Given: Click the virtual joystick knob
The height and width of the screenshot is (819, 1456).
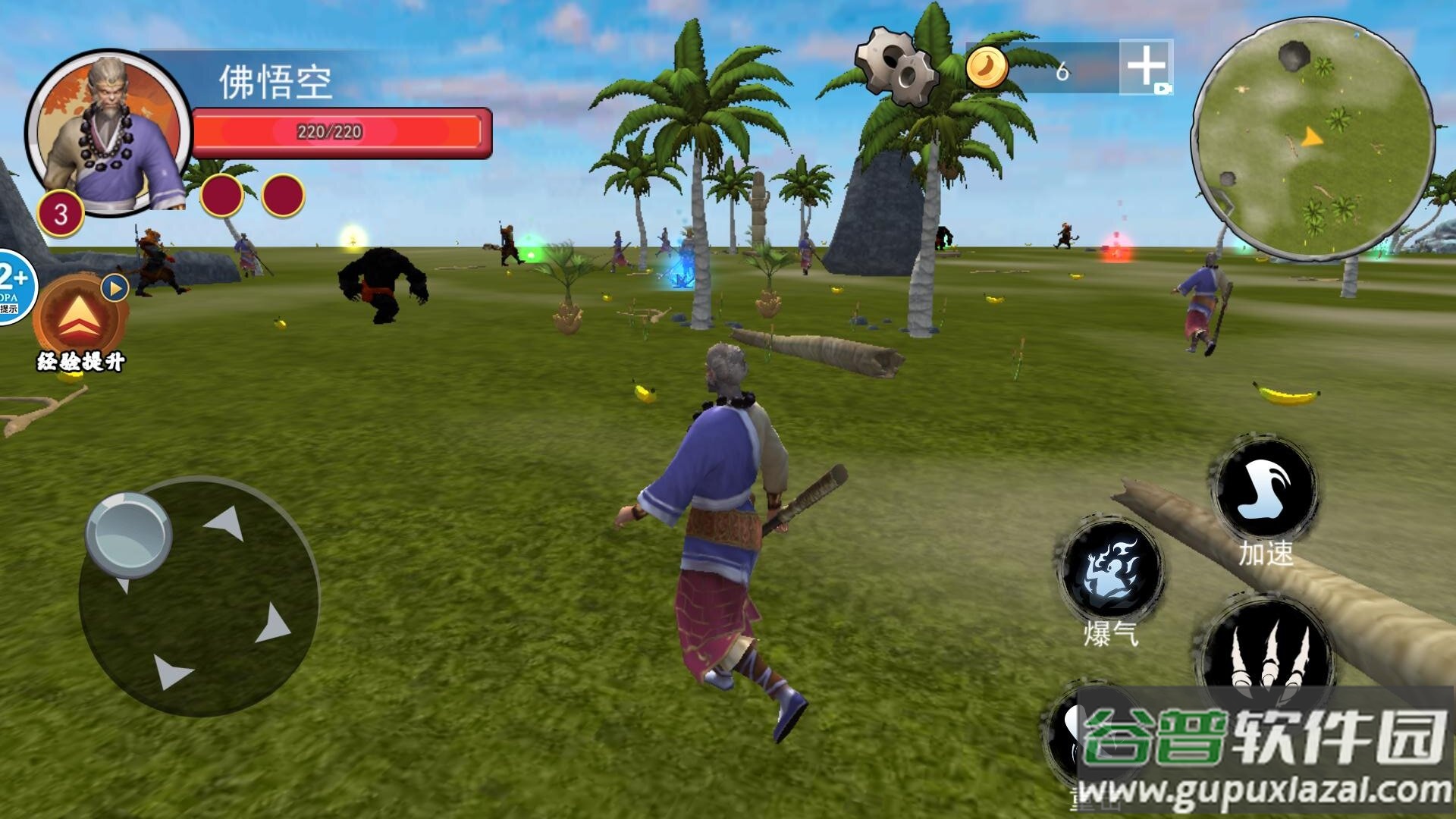Looking at the screenshot, I should [128, 534].
